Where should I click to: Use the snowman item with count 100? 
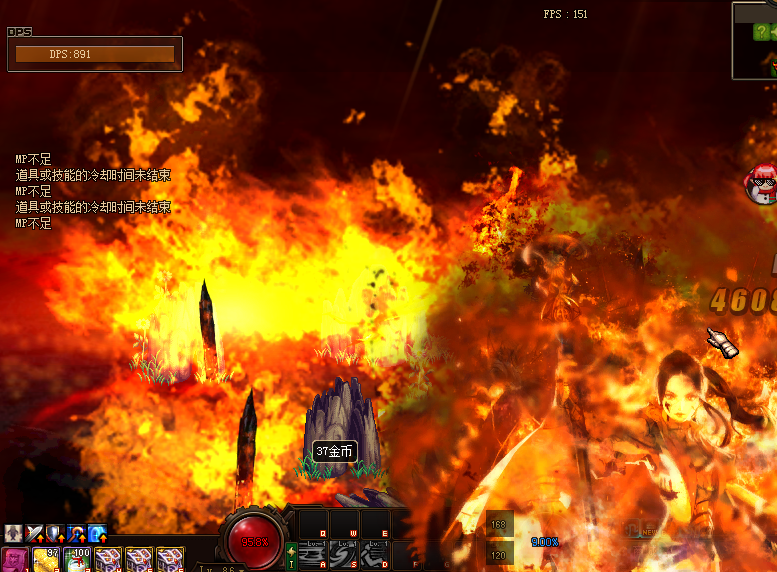[x=76, y=559]
